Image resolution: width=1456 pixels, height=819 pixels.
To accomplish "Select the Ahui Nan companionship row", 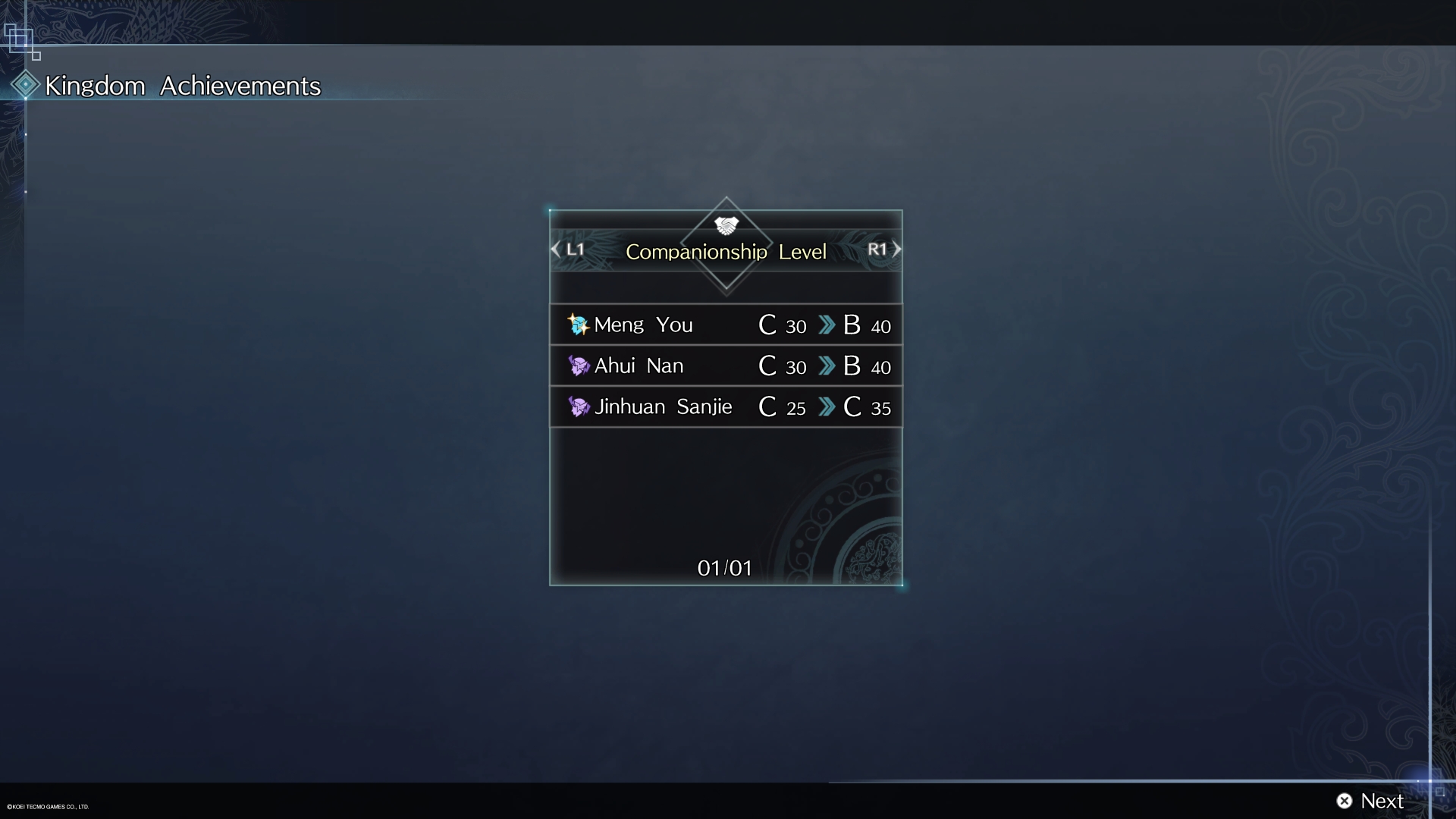I will point(726,366).
